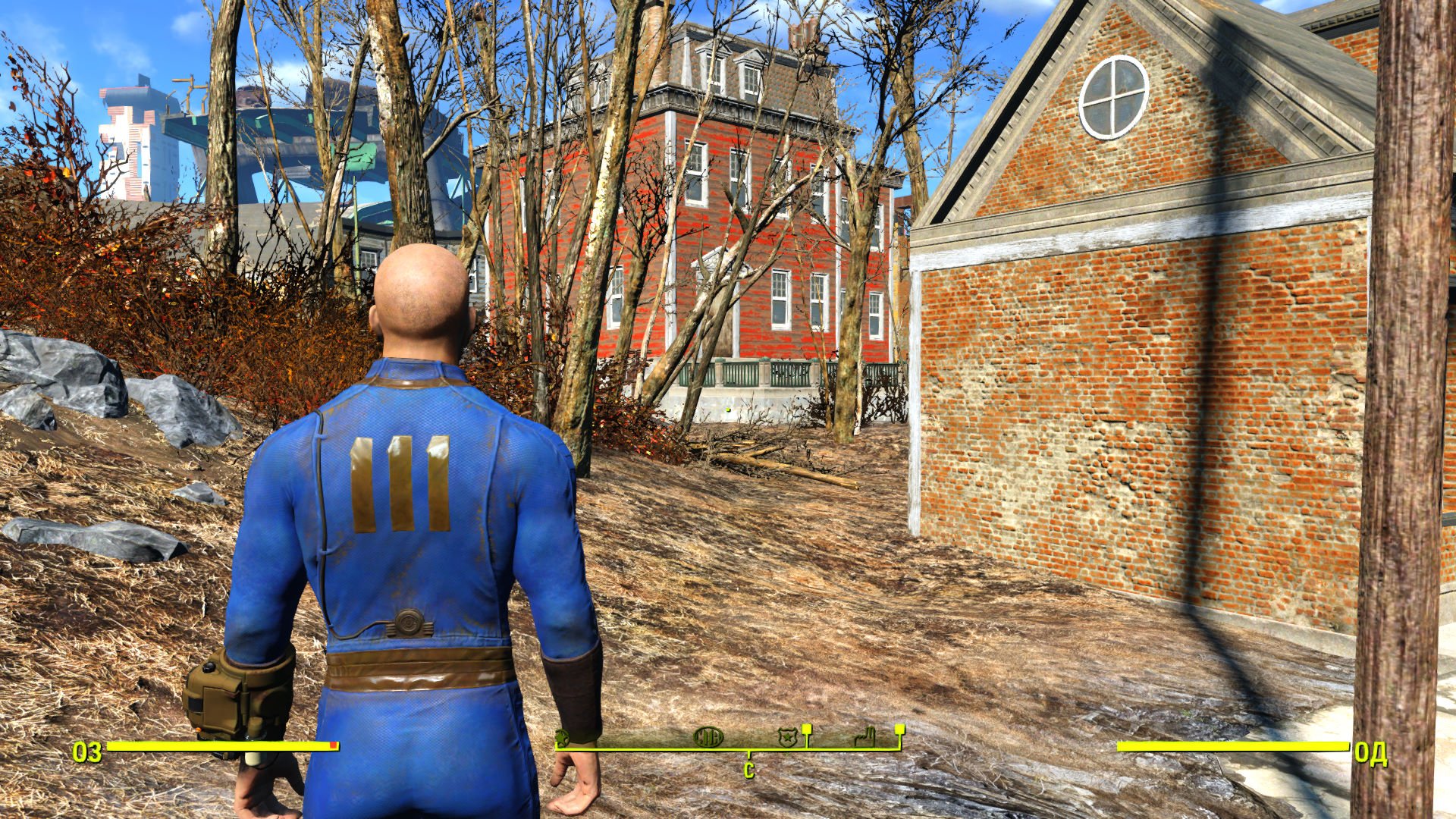Click the star-in-circle compass marker
Image resolution: width=1456 pixels, height=819 pixels.
562,736
